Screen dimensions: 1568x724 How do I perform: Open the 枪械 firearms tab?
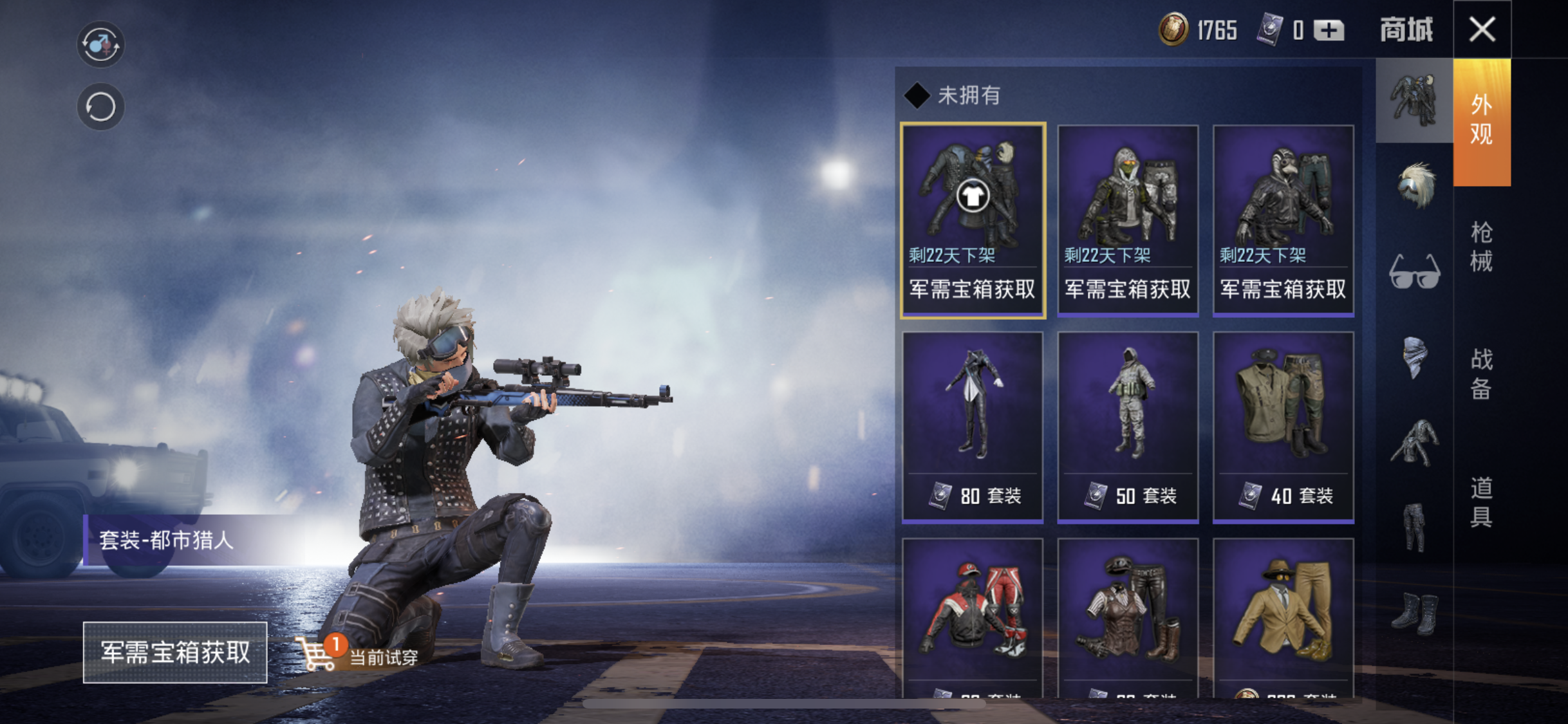1481,247
